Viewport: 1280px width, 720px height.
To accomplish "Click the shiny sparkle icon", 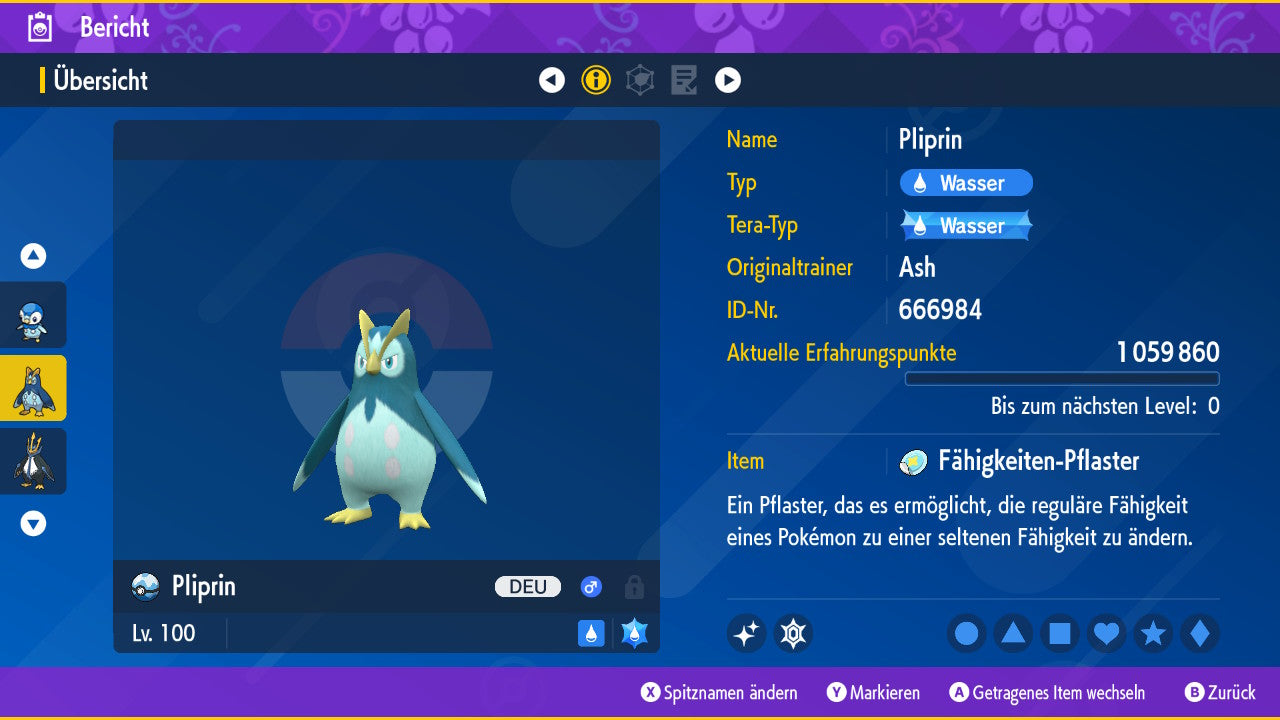I will [x=746, y=634].
